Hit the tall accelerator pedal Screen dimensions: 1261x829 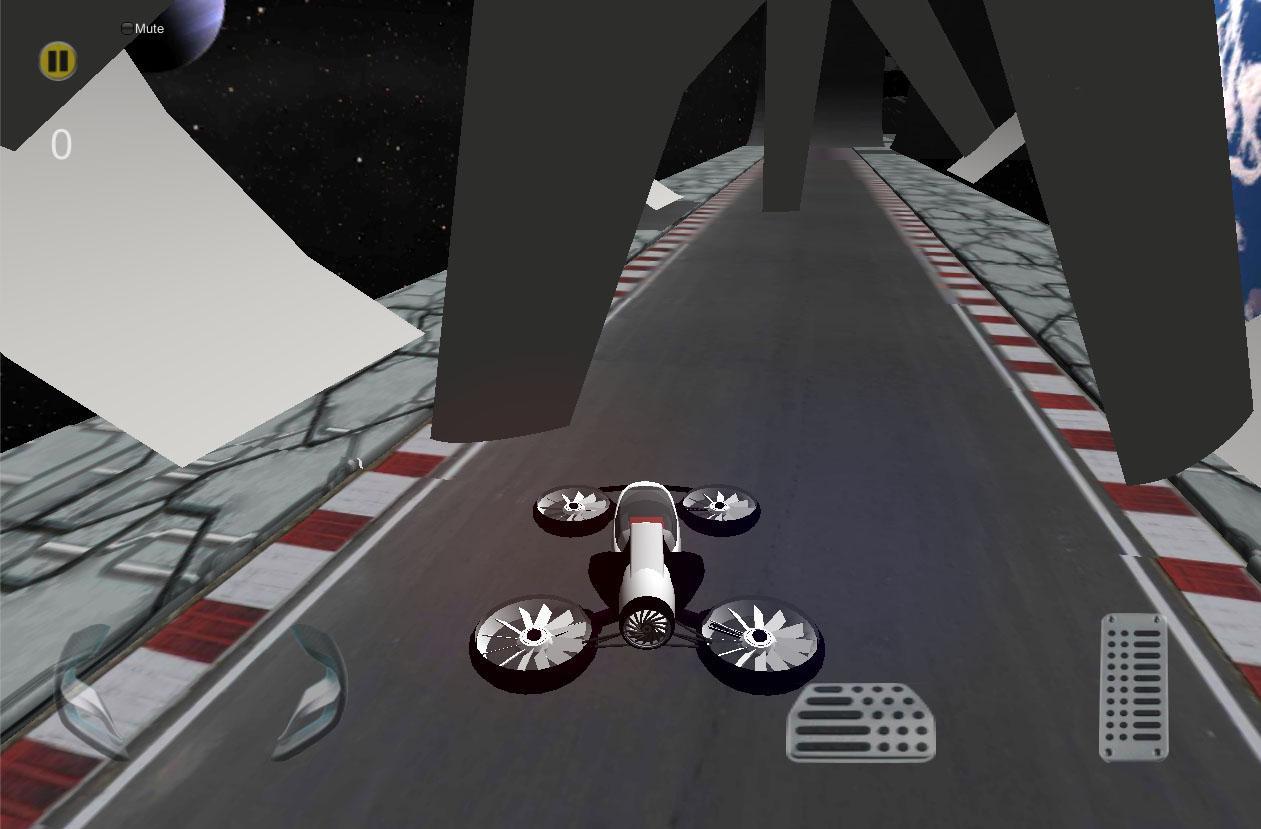pos(1134,687)
